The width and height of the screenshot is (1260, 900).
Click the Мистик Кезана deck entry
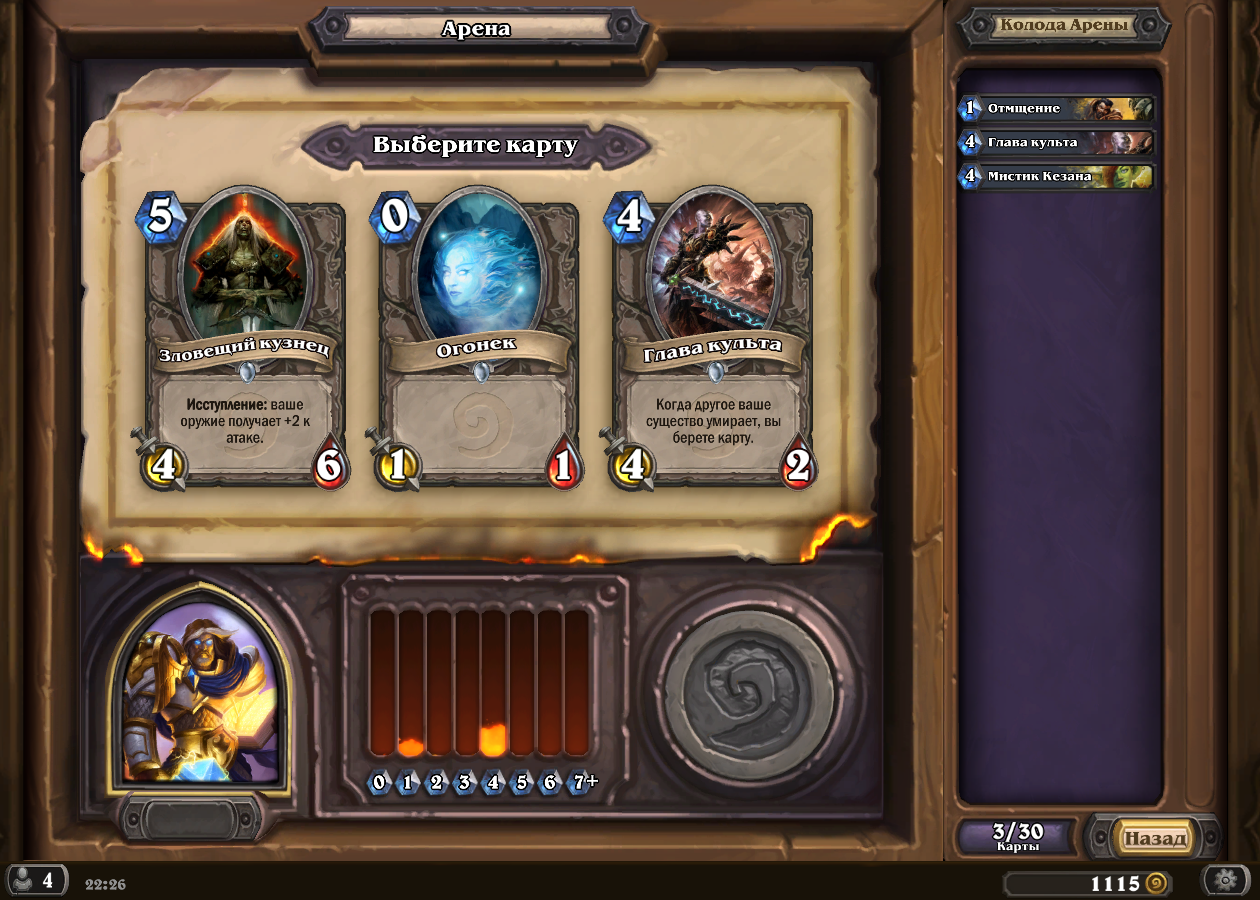click(x=1058, y=177)
